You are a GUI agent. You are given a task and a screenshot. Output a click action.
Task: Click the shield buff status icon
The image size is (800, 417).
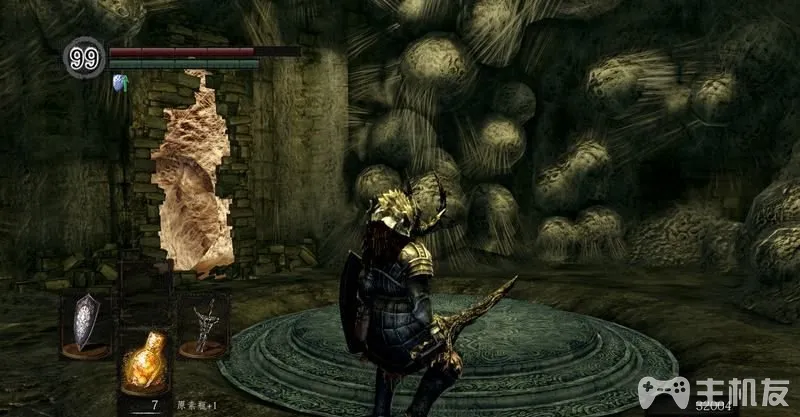pos(121,82)
